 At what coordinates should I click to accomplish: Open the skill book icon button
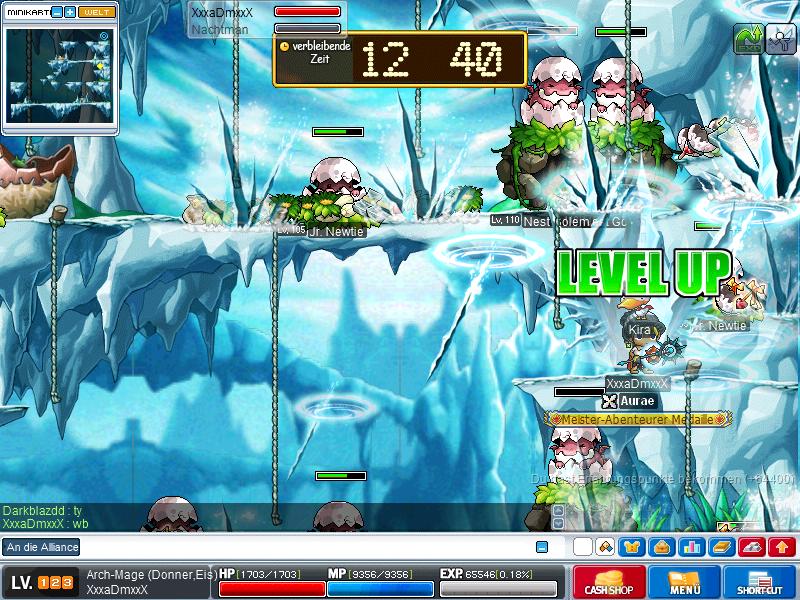[722, 547]
